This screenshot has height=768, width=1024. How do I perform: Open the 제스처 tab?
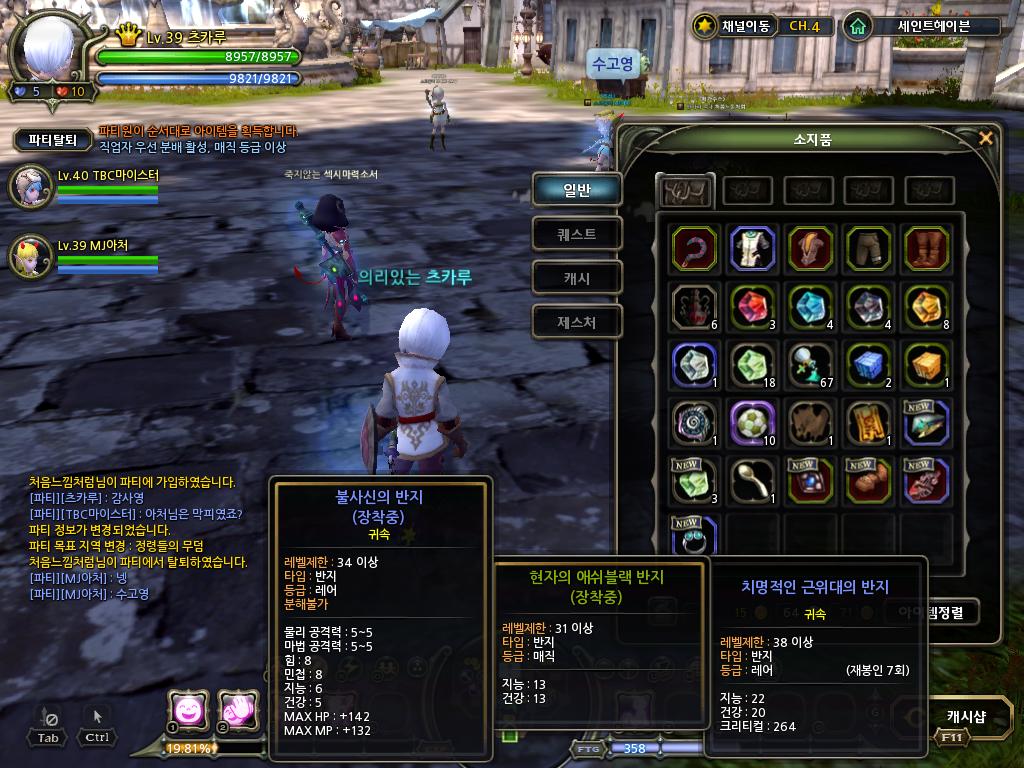point(577,322)
